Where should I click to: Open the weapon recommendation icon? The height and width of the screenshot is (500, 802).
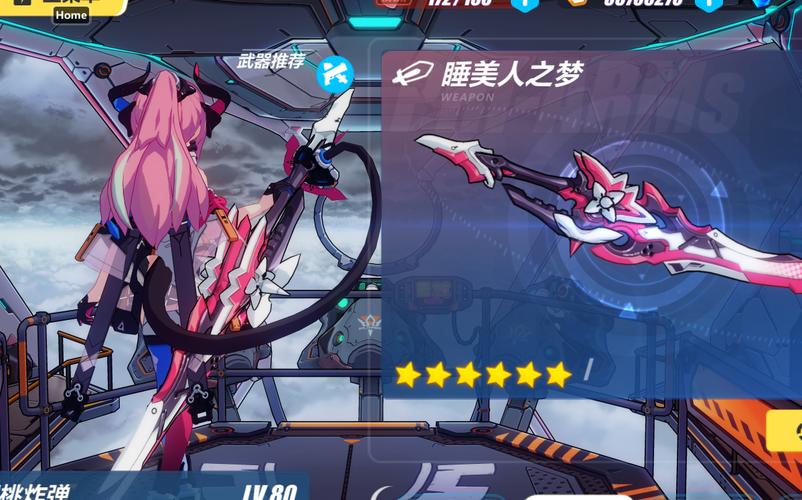point(334,72)
